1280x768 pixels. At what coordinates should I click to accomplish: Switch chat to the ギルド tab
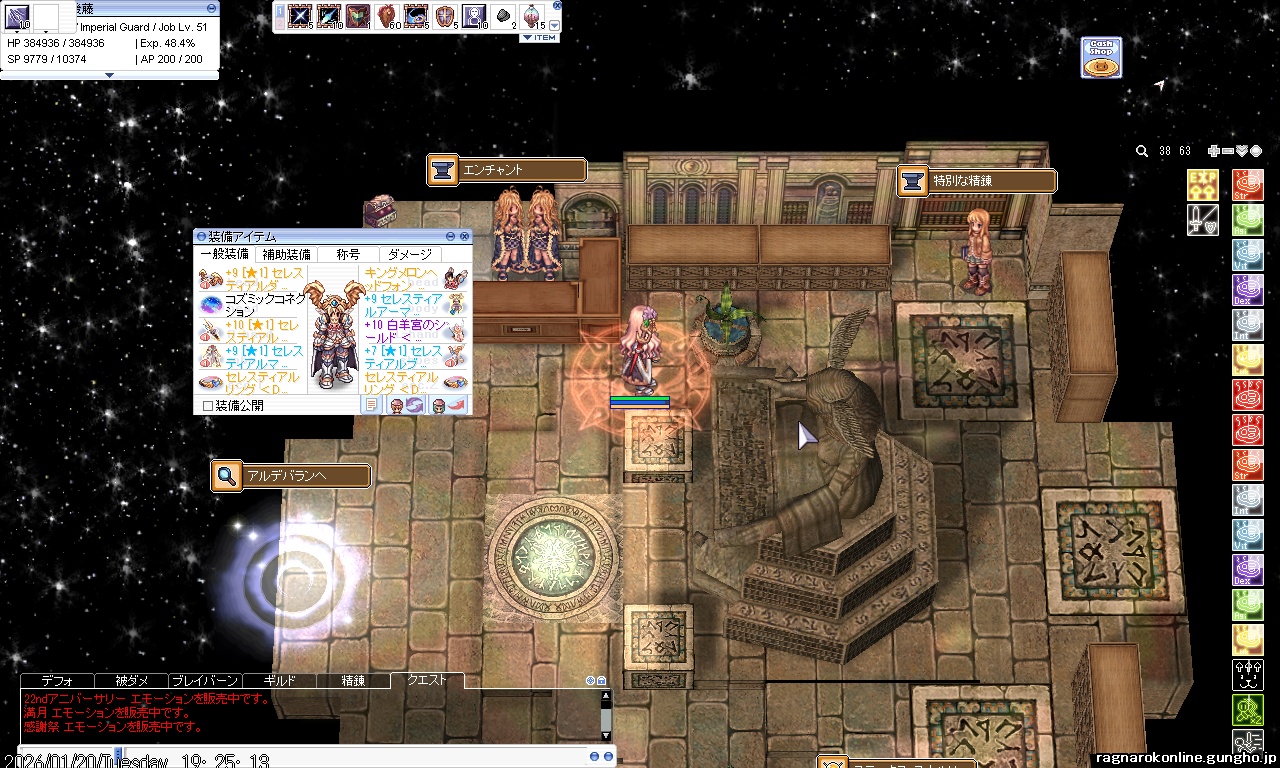[279, 681]
